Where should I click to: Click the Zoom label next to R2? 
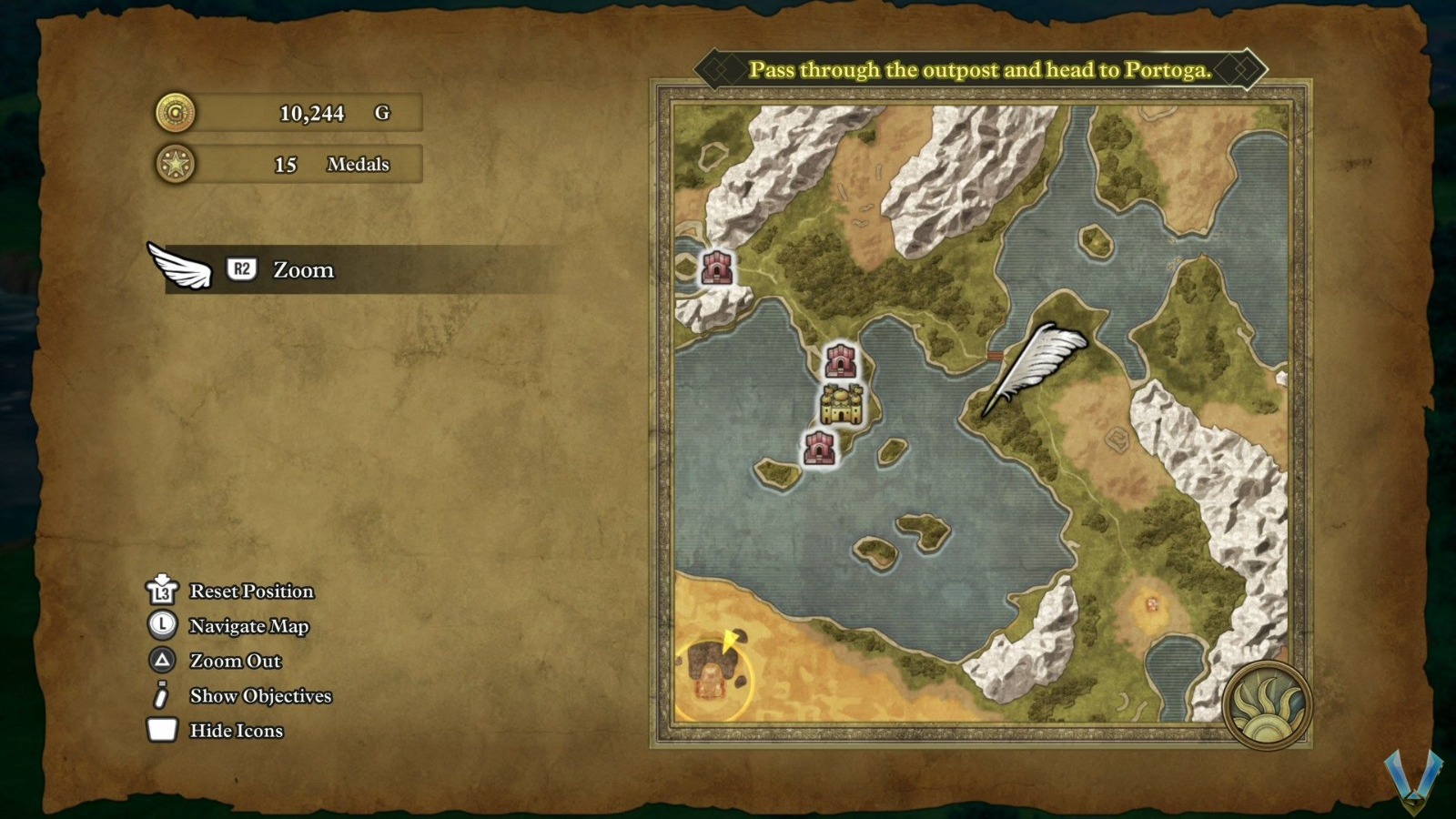(x=301, y=270)
